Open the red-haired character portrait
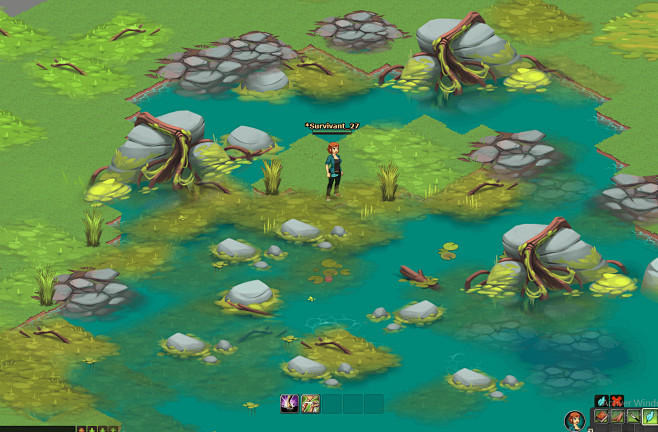Viewport: 658px width, 432px height. [x=574, y=421]
